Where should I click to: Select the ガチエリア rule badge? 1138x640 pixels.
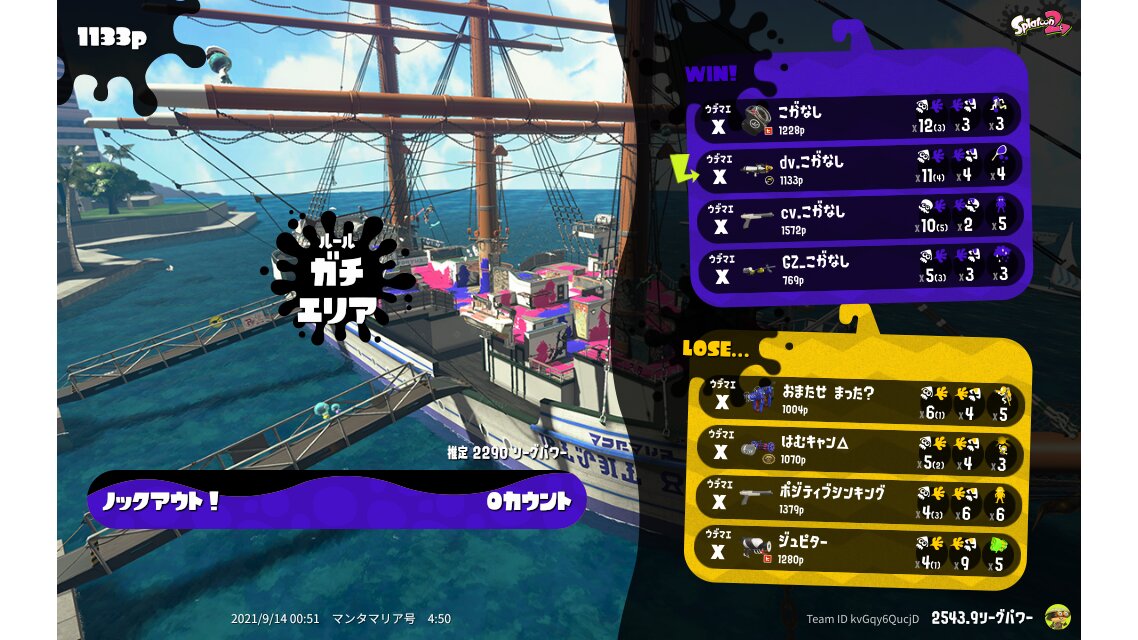pos(336,278)
